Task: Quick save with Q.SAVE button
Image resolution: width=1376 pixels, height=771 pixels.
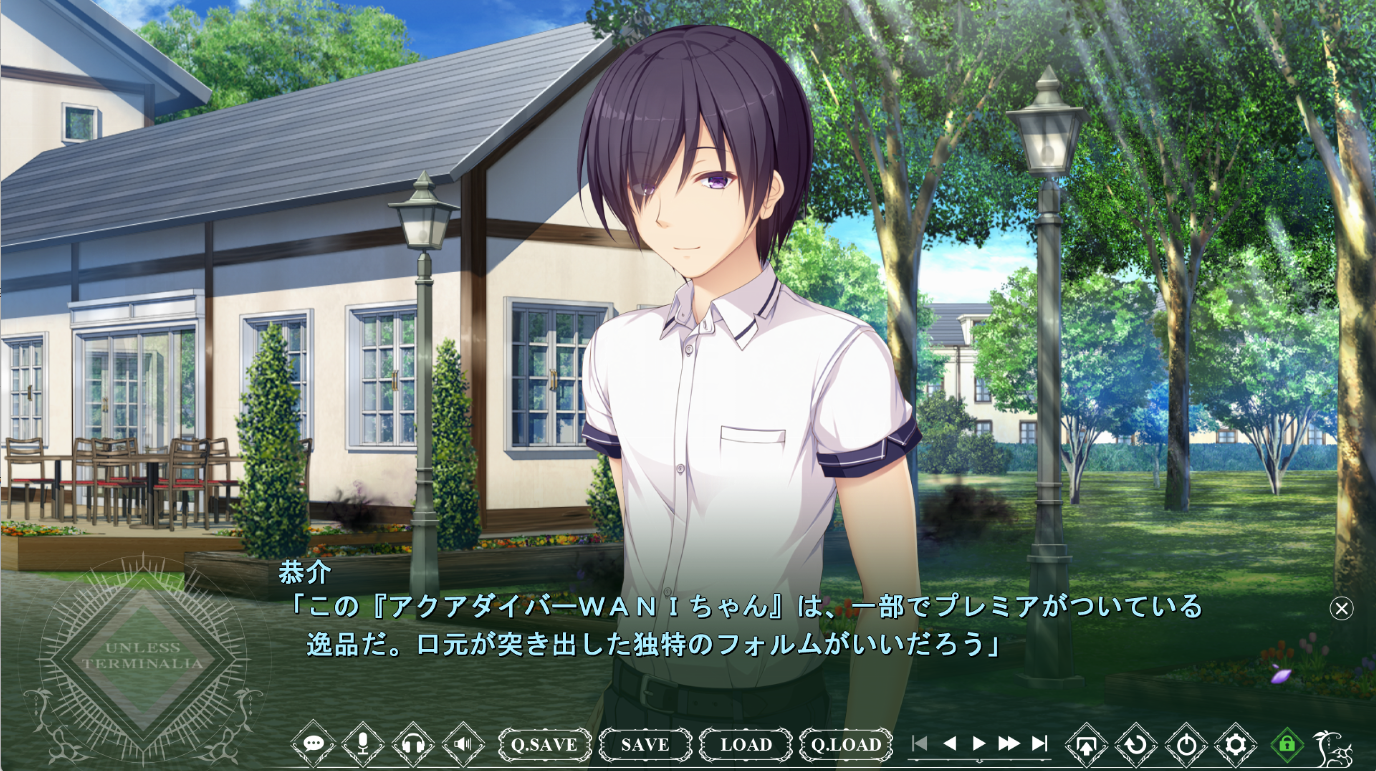Action: pos(545,744)
